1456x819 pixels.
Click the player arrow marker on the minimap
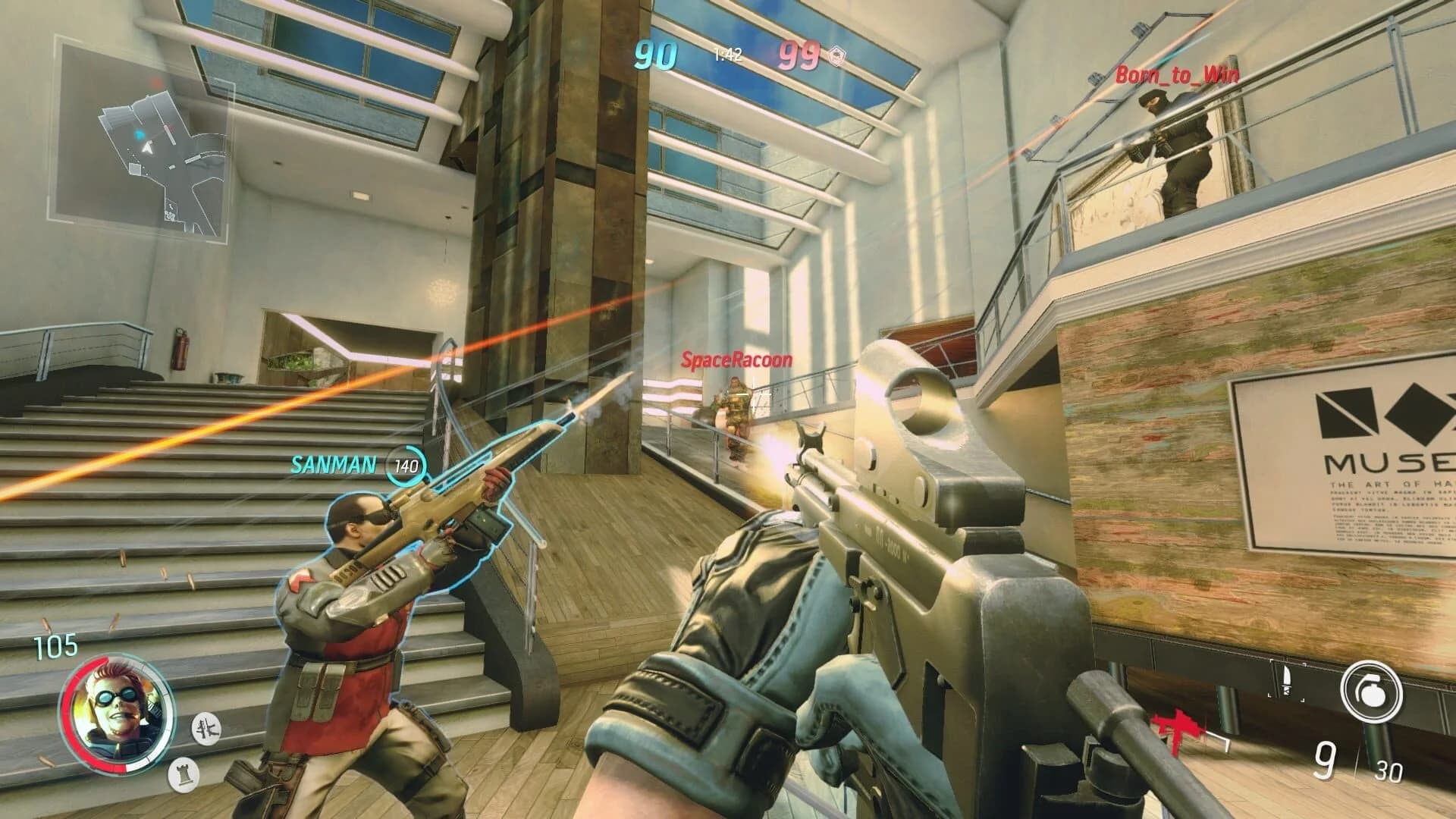coord(147,147)
